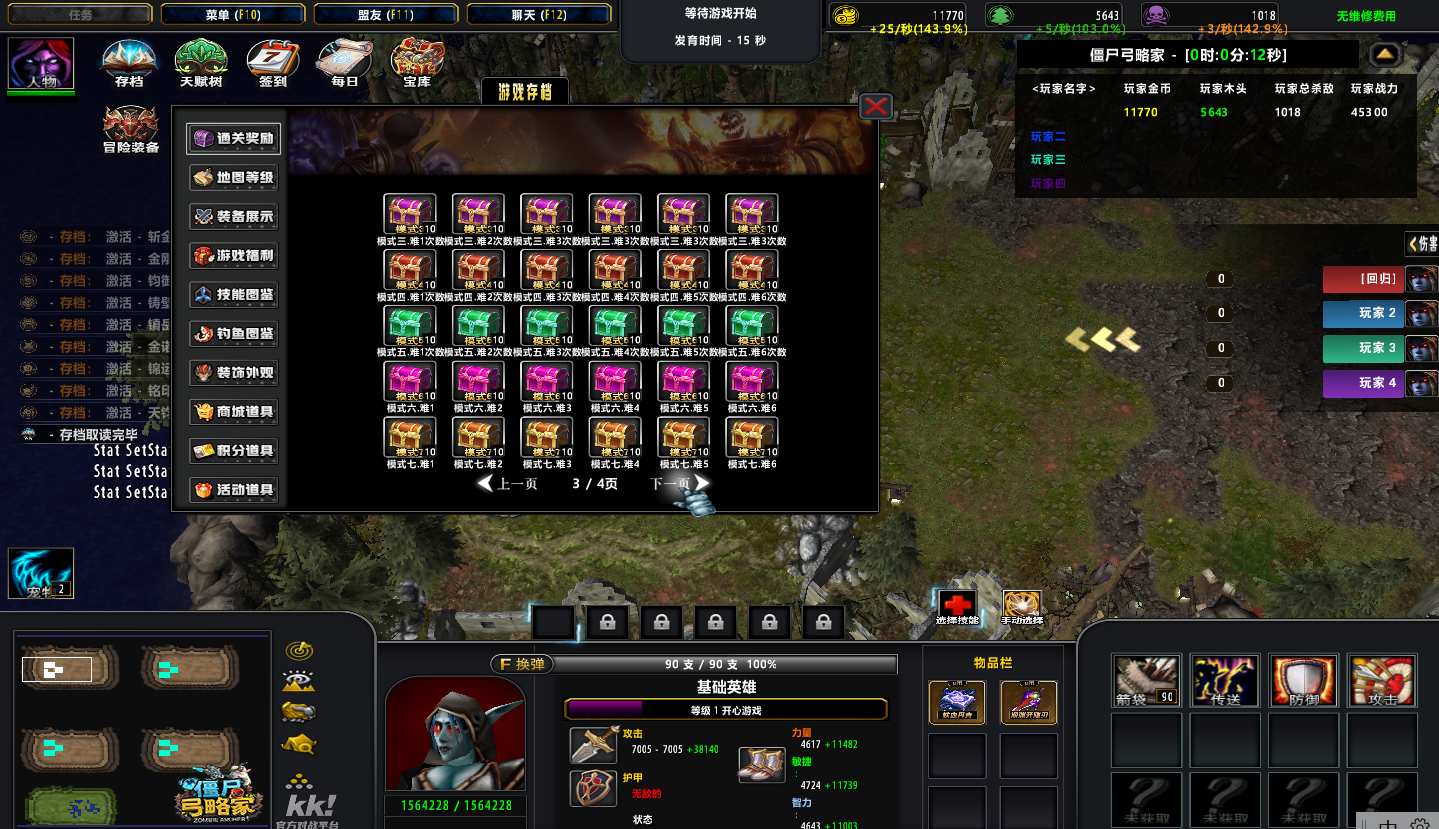Image resolution: width=1439 pixels, height=829 pixels.
Task: Open the 盟友 (F11) allies menu
Action: click(x=386, y=15)
